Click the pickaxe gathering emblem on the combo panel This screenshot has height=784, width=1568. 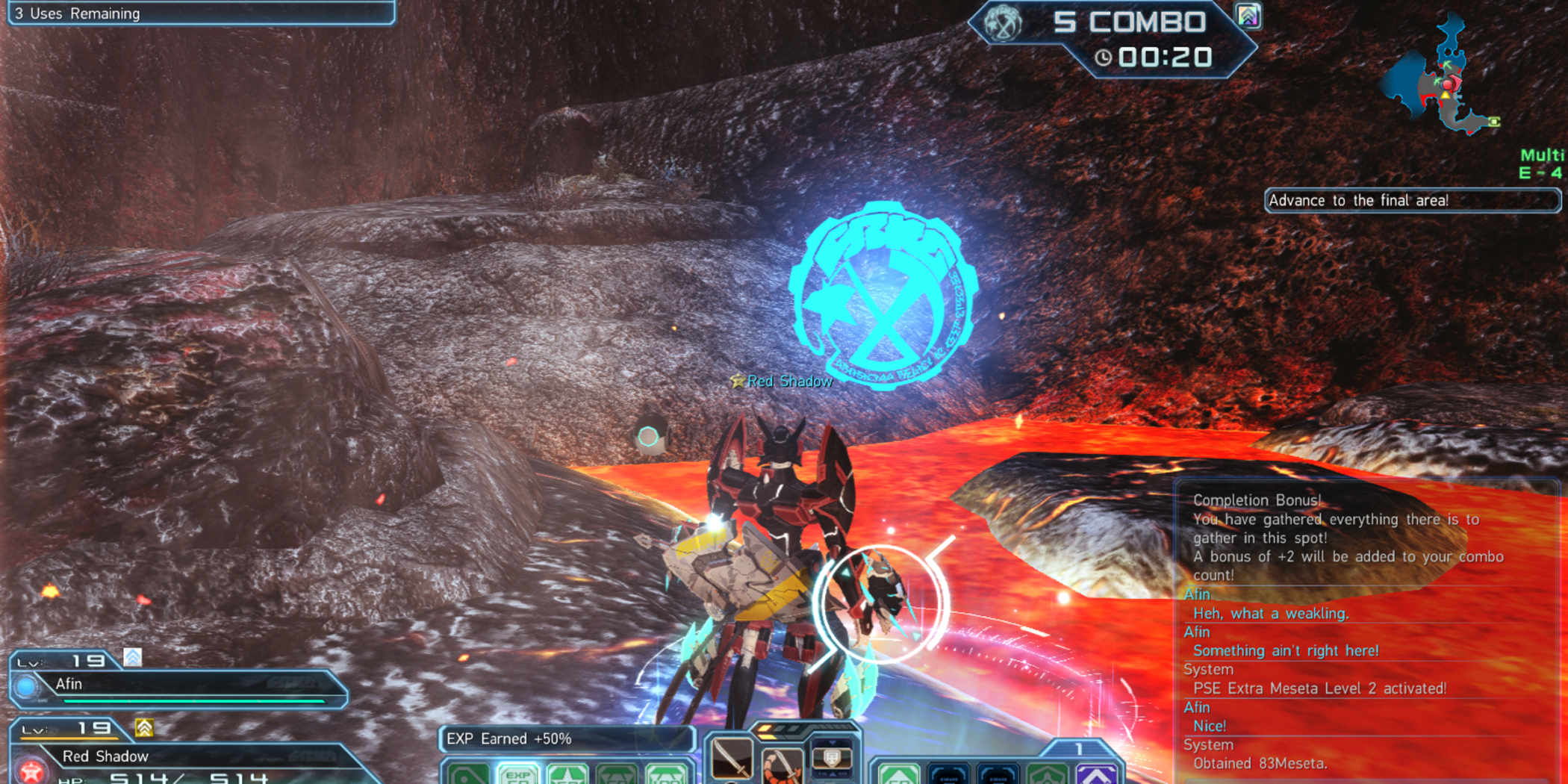pos(1002,24)
